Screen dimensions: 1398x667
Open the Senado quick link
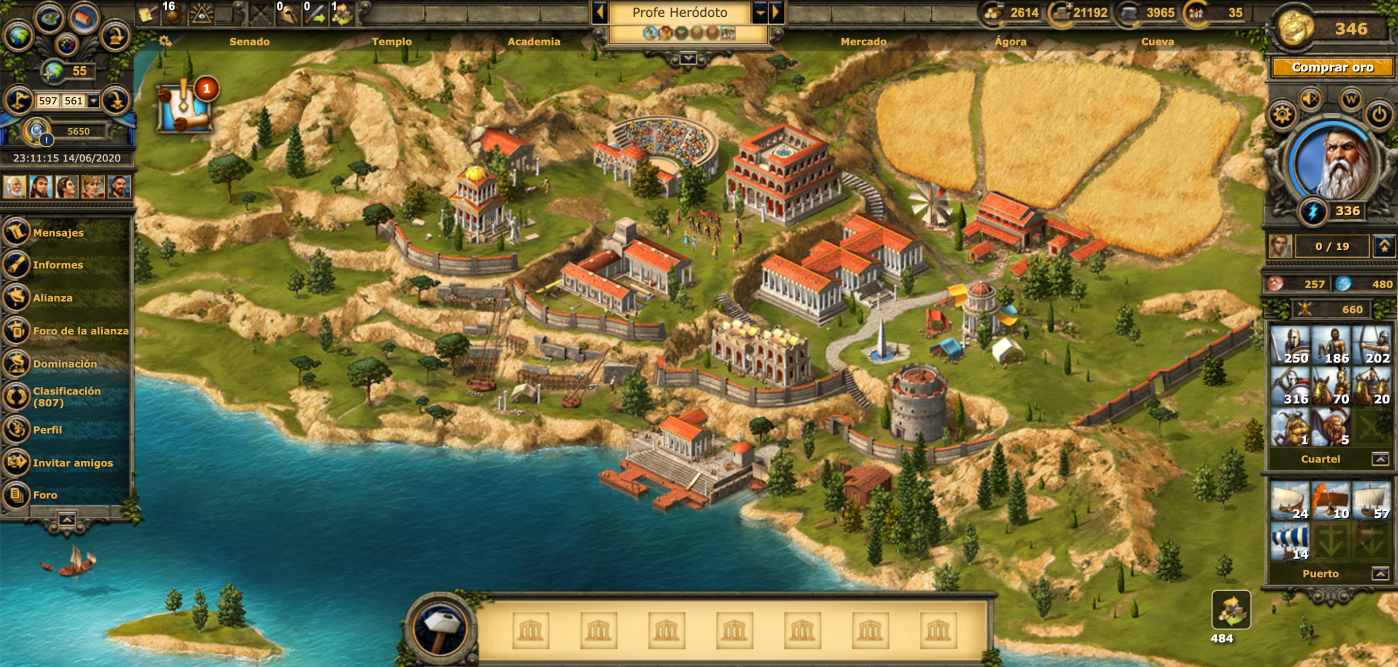(x=249, y=42)
